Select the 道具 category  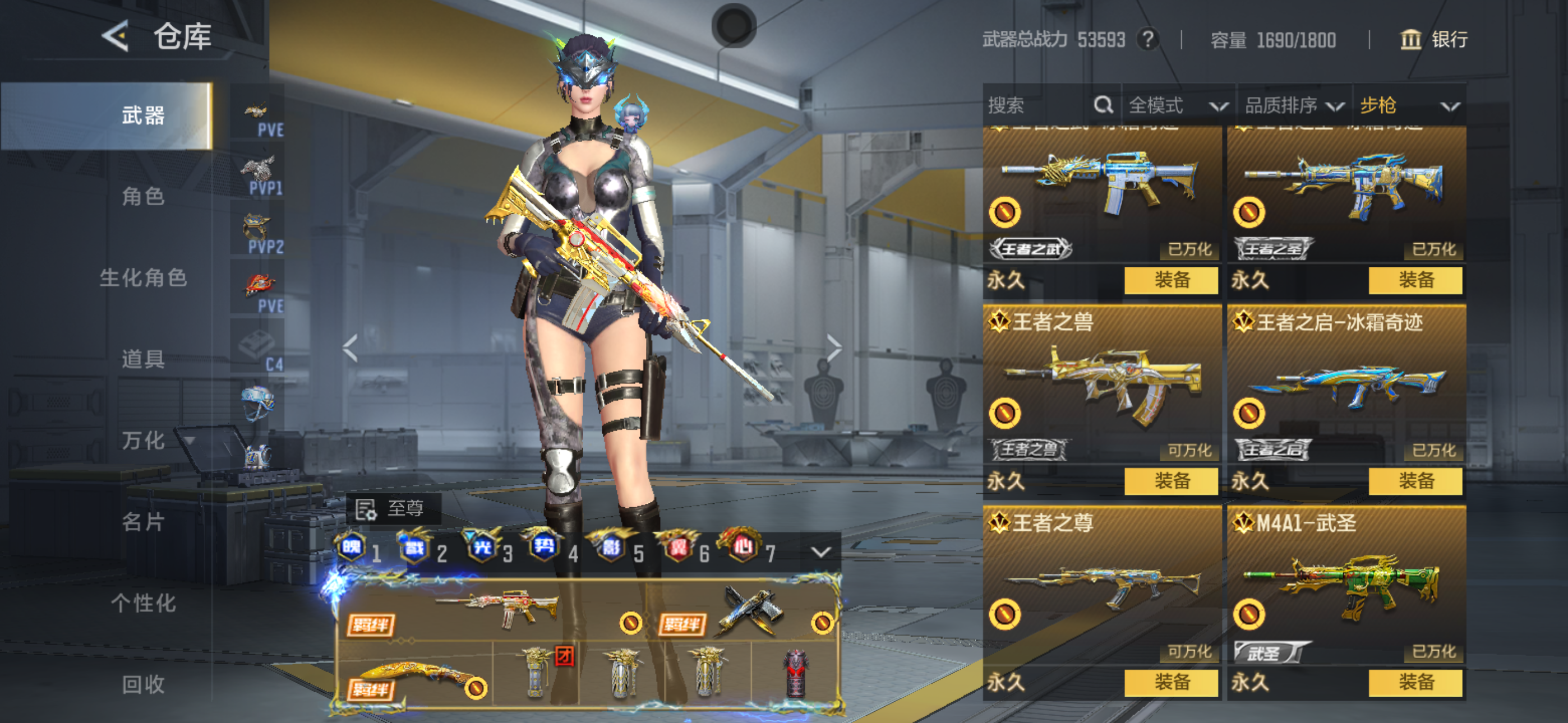click(143, 359)
